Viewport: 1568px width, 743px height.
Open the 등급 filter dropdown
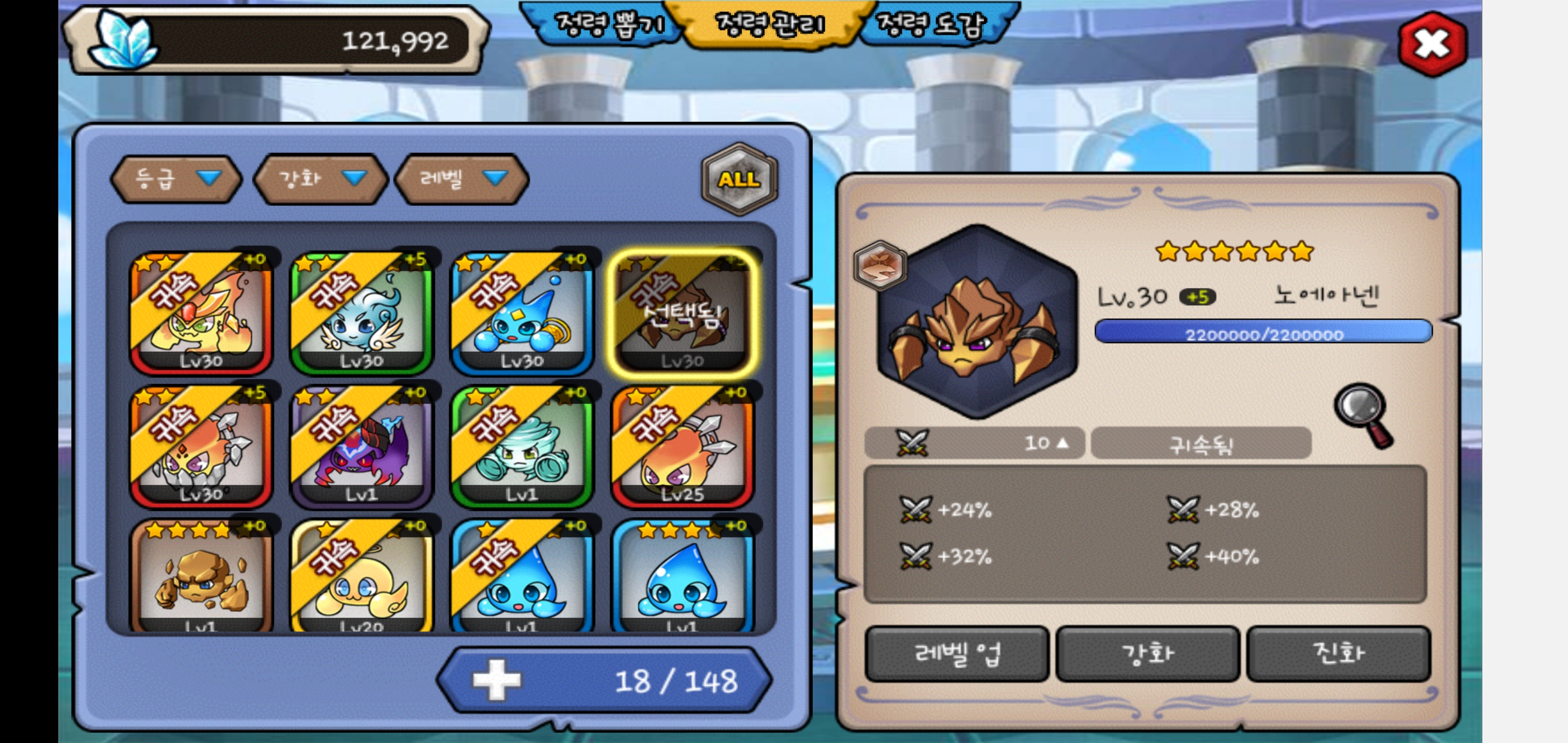tap(176, 179)
